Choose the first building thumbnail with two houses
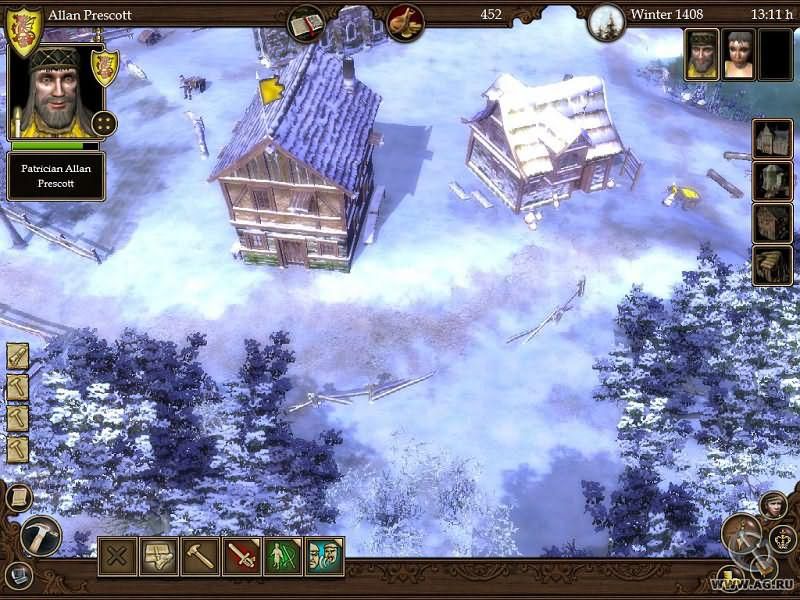The width and height of the screenshot is (800, 600). click(x=772, y=140)
